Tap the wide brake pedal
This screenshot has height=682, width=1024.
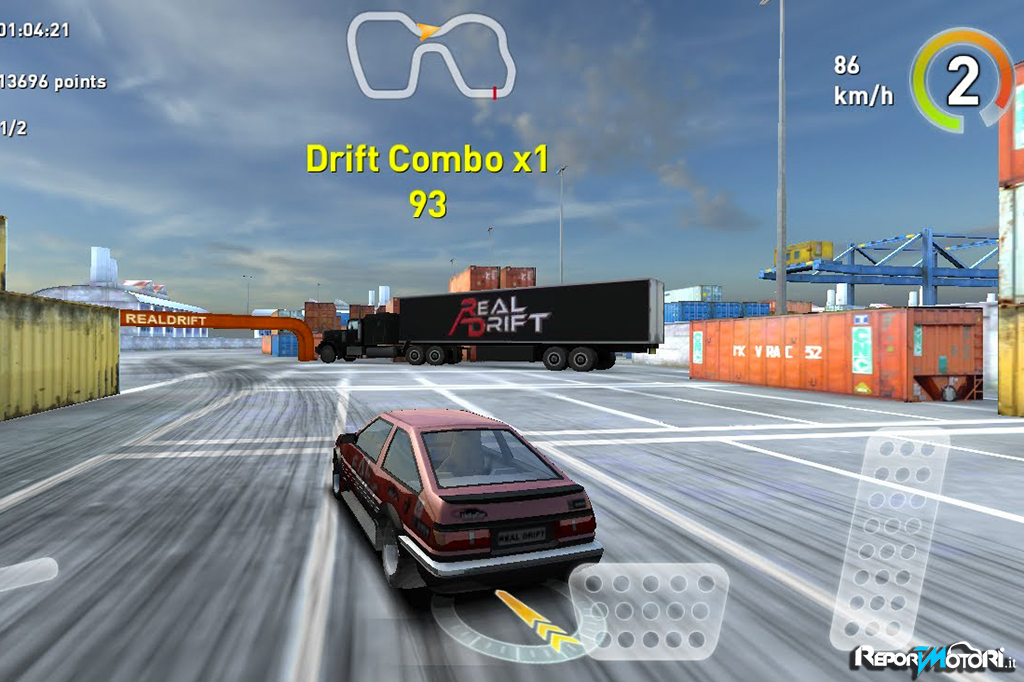click(x=649, y=611)
